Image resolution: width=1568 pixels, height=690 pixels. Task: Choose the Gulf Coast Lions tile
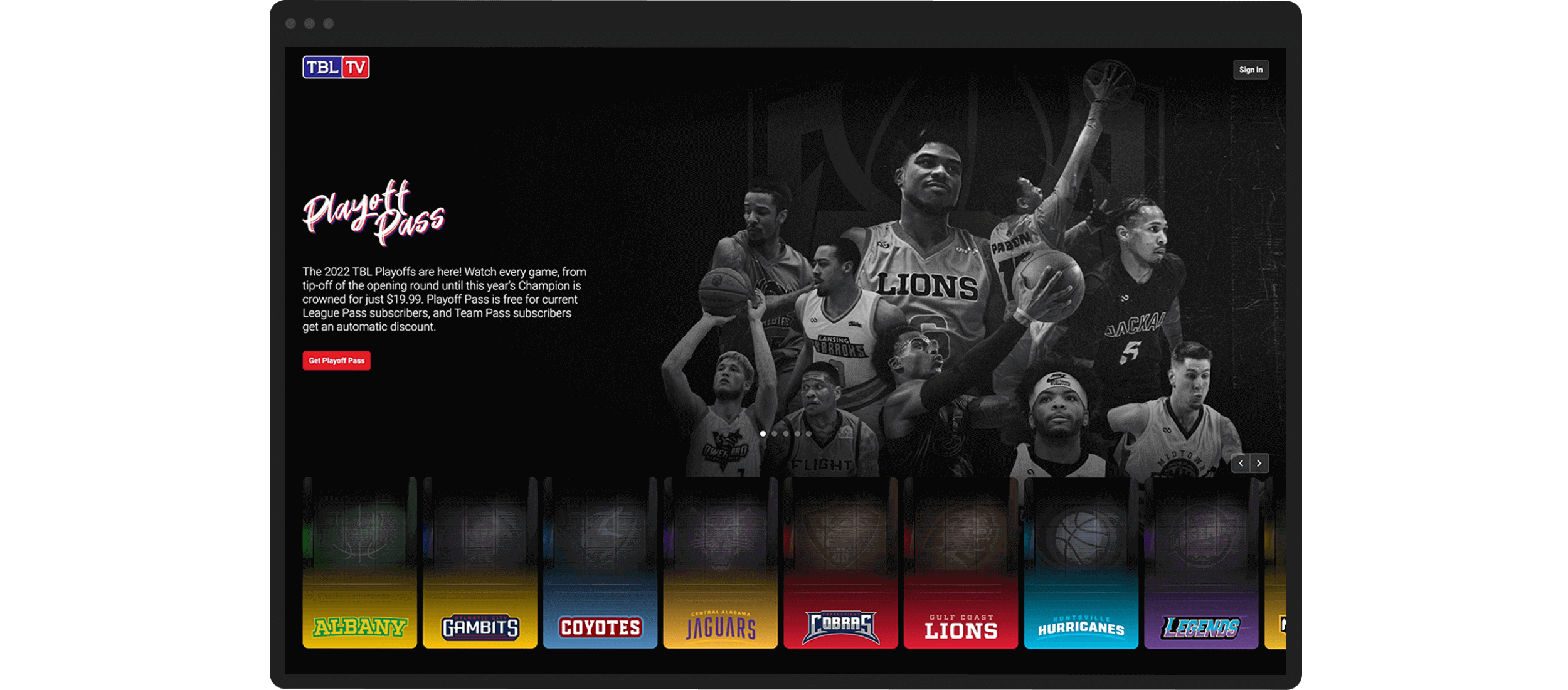pyautogui.click(x=961, y=563)
